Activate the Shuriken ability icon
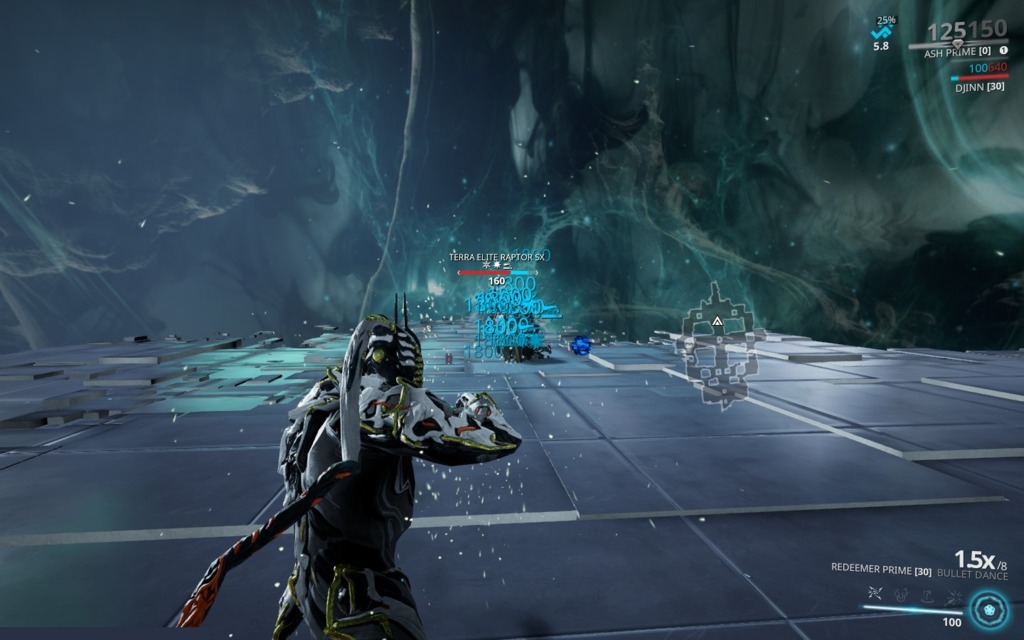The height and width of the screenshot is (640, 1024). pos(874,594)
